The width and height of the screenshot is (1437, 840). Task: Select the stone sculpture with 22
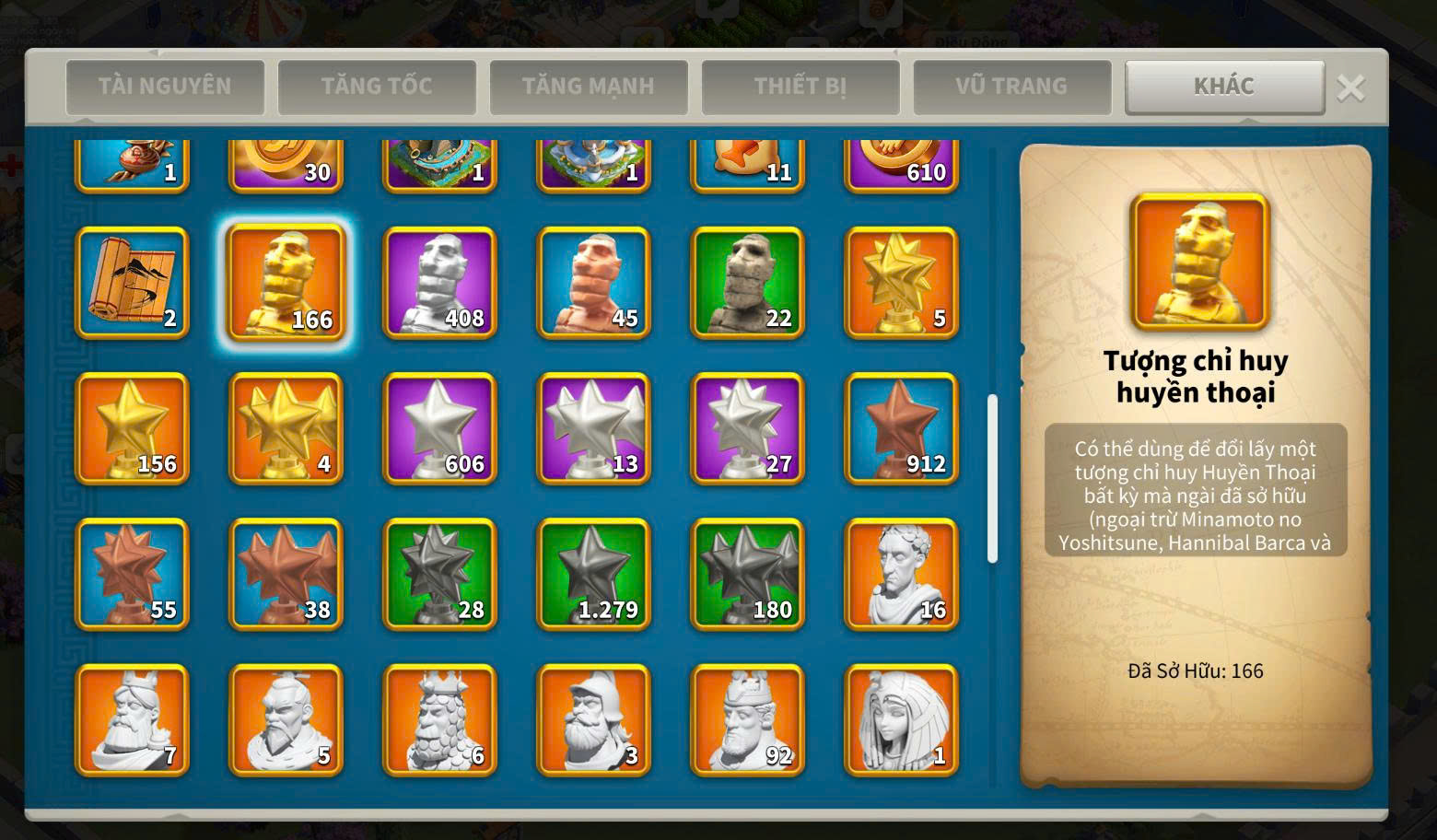[x=747, y=283]
